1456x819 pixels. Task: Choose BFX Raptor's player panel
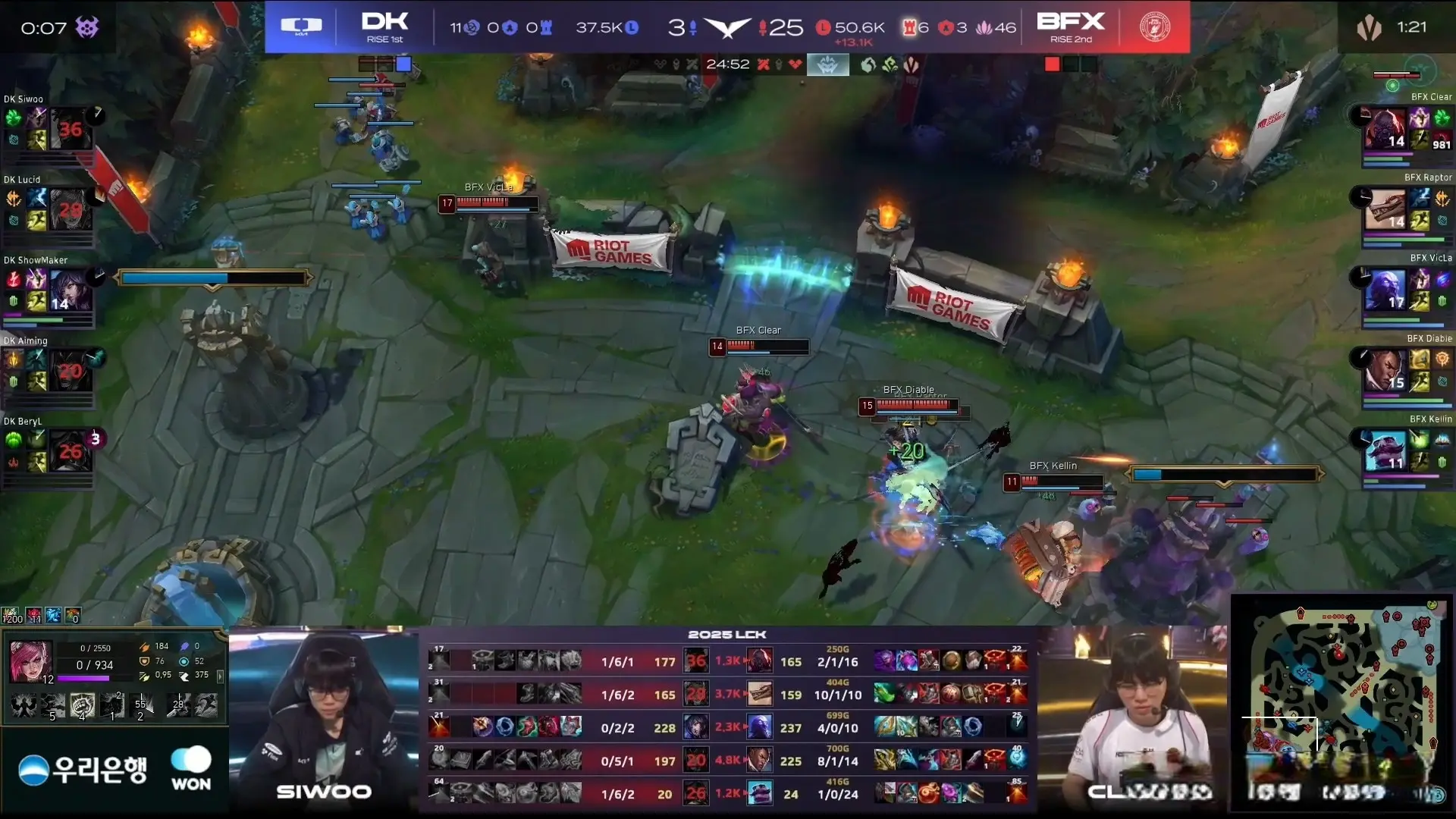pos(1404,209)
